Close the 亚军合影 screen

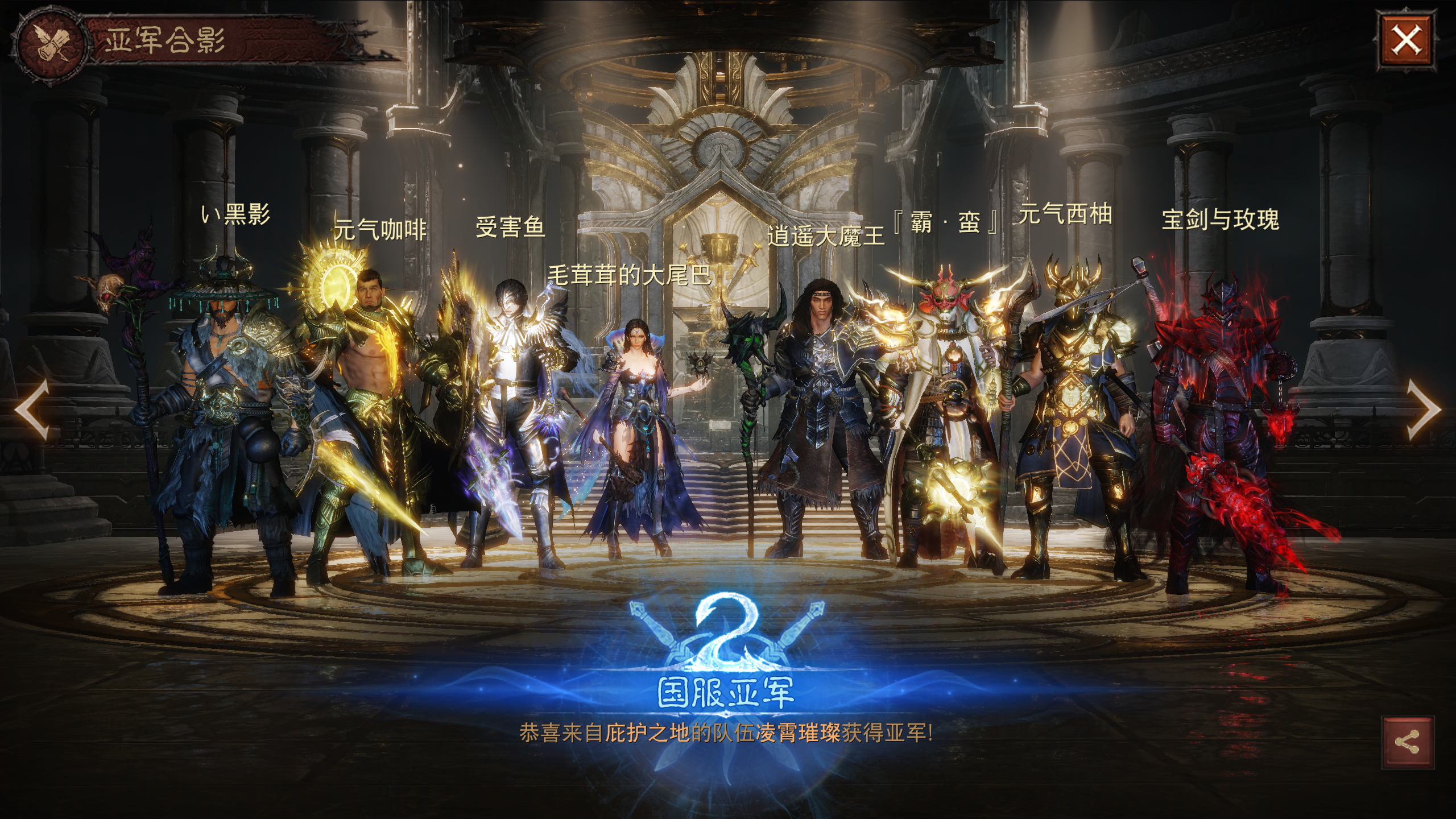[1405, 41]
